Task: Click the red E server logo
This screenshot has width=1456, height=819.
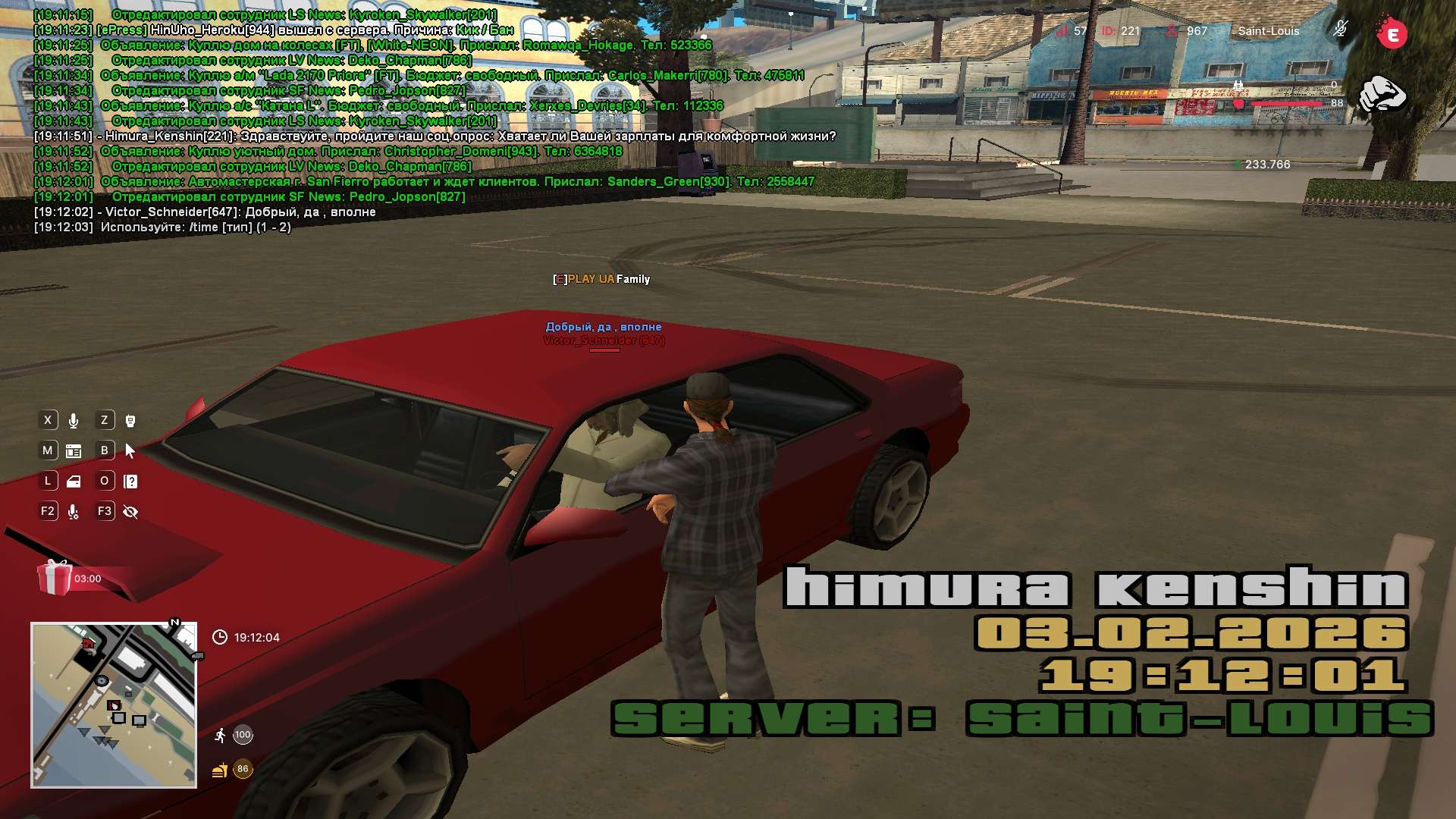Action: tap(1392, 34)
